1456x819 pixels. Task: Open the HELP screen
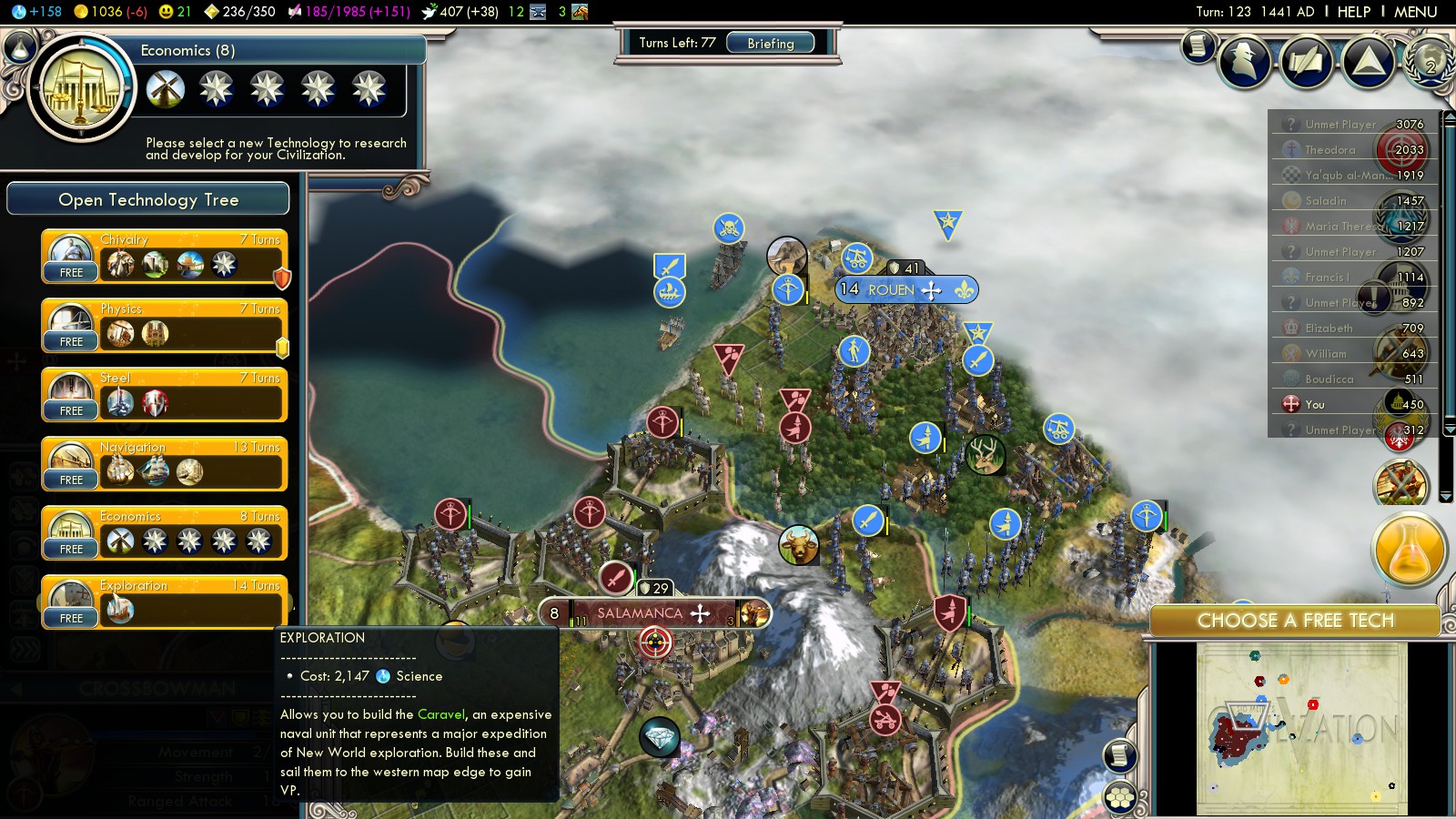pos(1353,12)
